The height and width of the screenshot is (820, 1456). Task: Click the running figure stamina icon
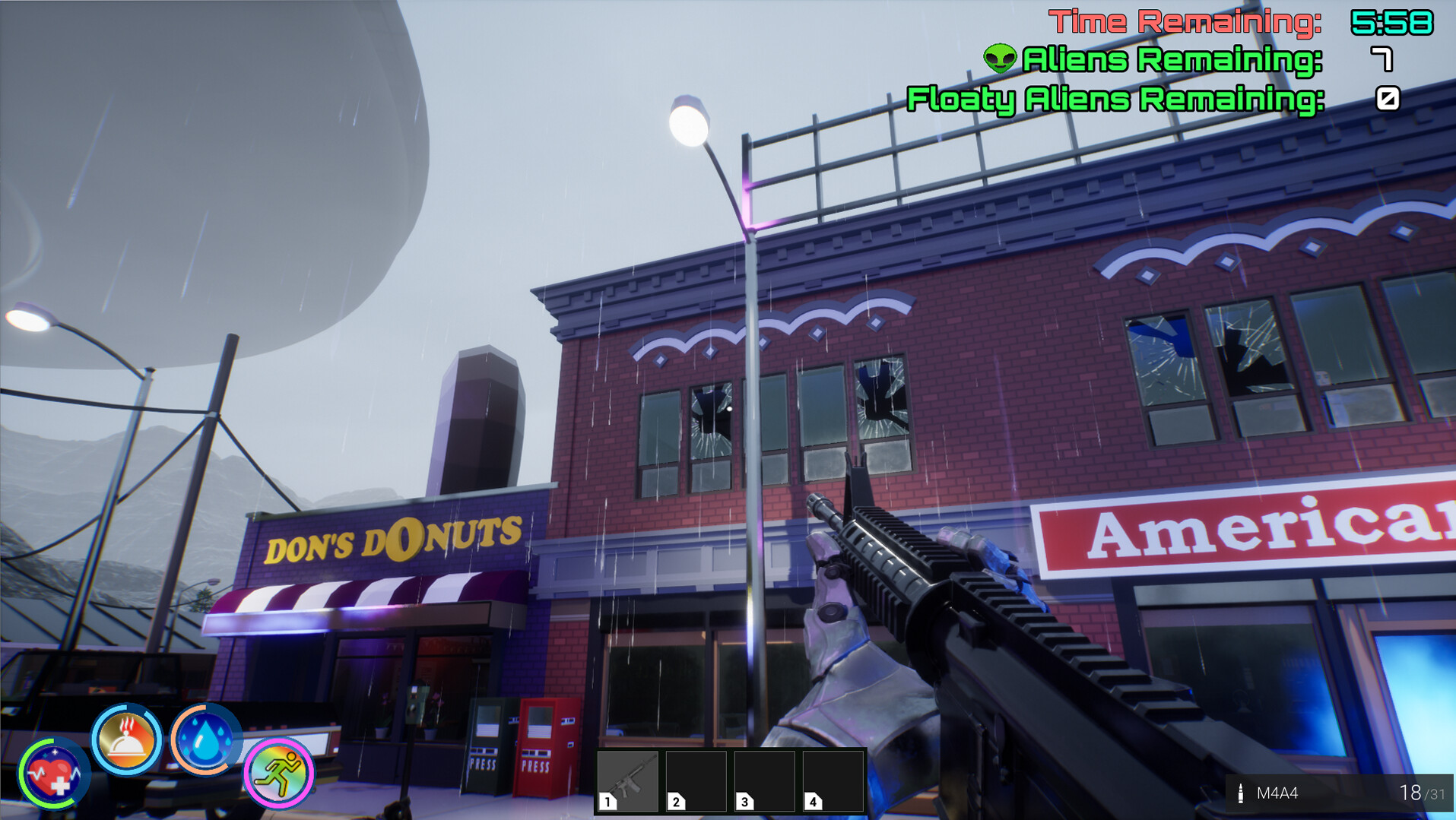point(278,773)
